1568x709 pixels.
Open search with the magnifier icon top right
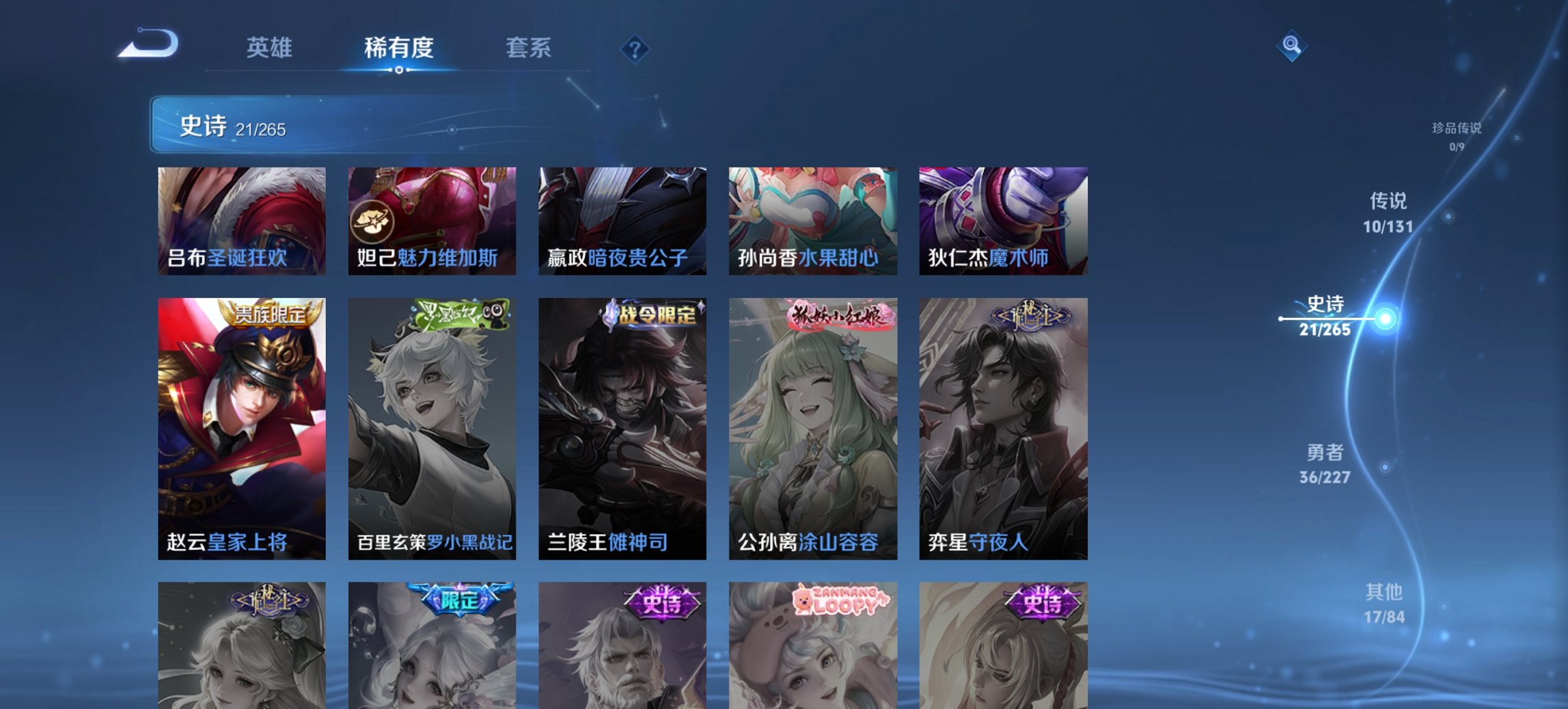point(1290,46)
